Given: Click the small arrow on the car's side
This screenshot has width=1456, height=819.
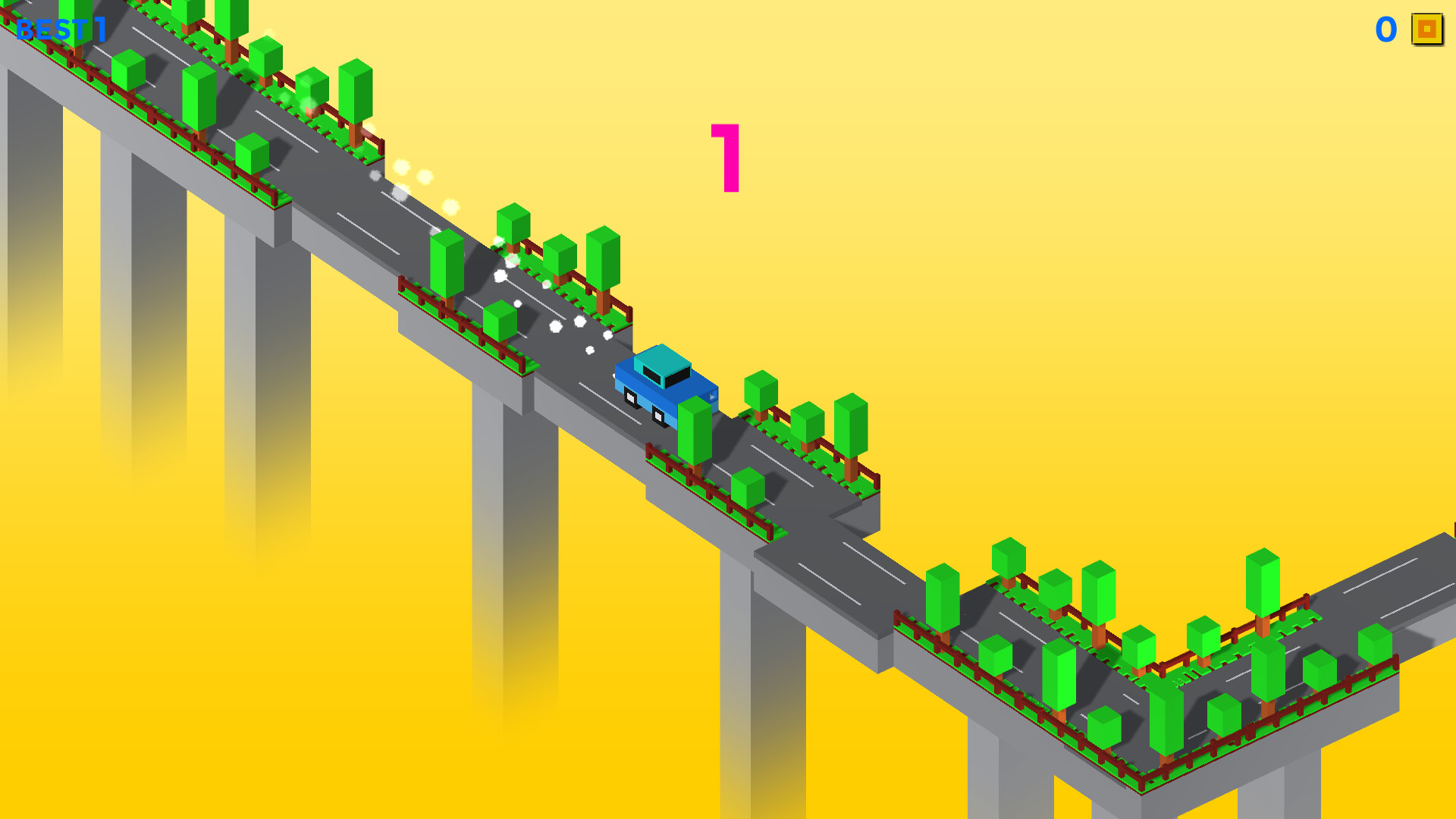Looking at the screenshot, I should tap(711, 394).
